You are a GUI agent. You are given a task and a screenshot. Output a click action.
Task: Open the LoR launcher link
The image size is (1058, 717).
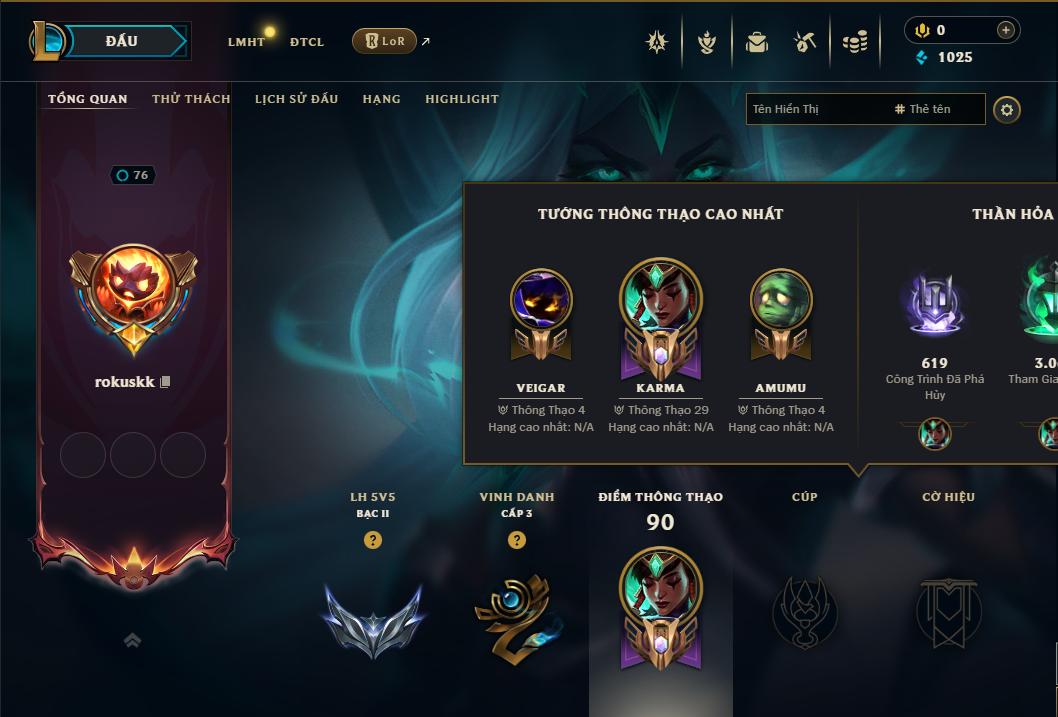click(385, 41)
